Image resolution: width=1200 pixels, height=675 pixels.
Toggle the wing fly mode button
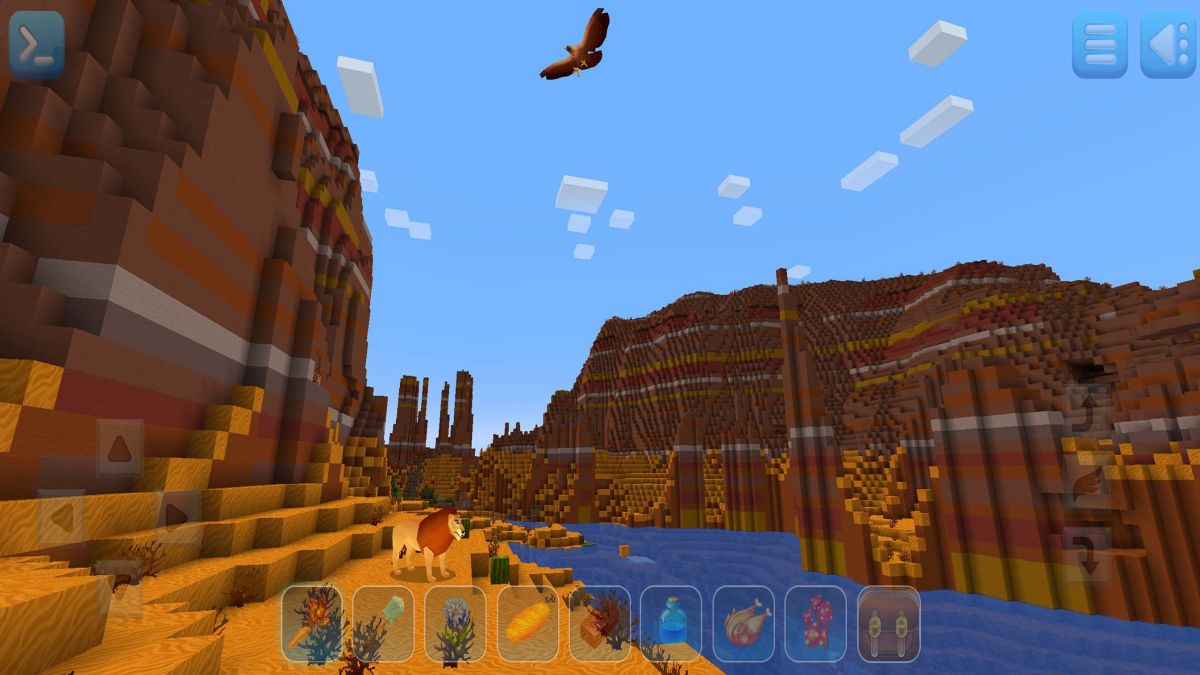[1087, 484]
